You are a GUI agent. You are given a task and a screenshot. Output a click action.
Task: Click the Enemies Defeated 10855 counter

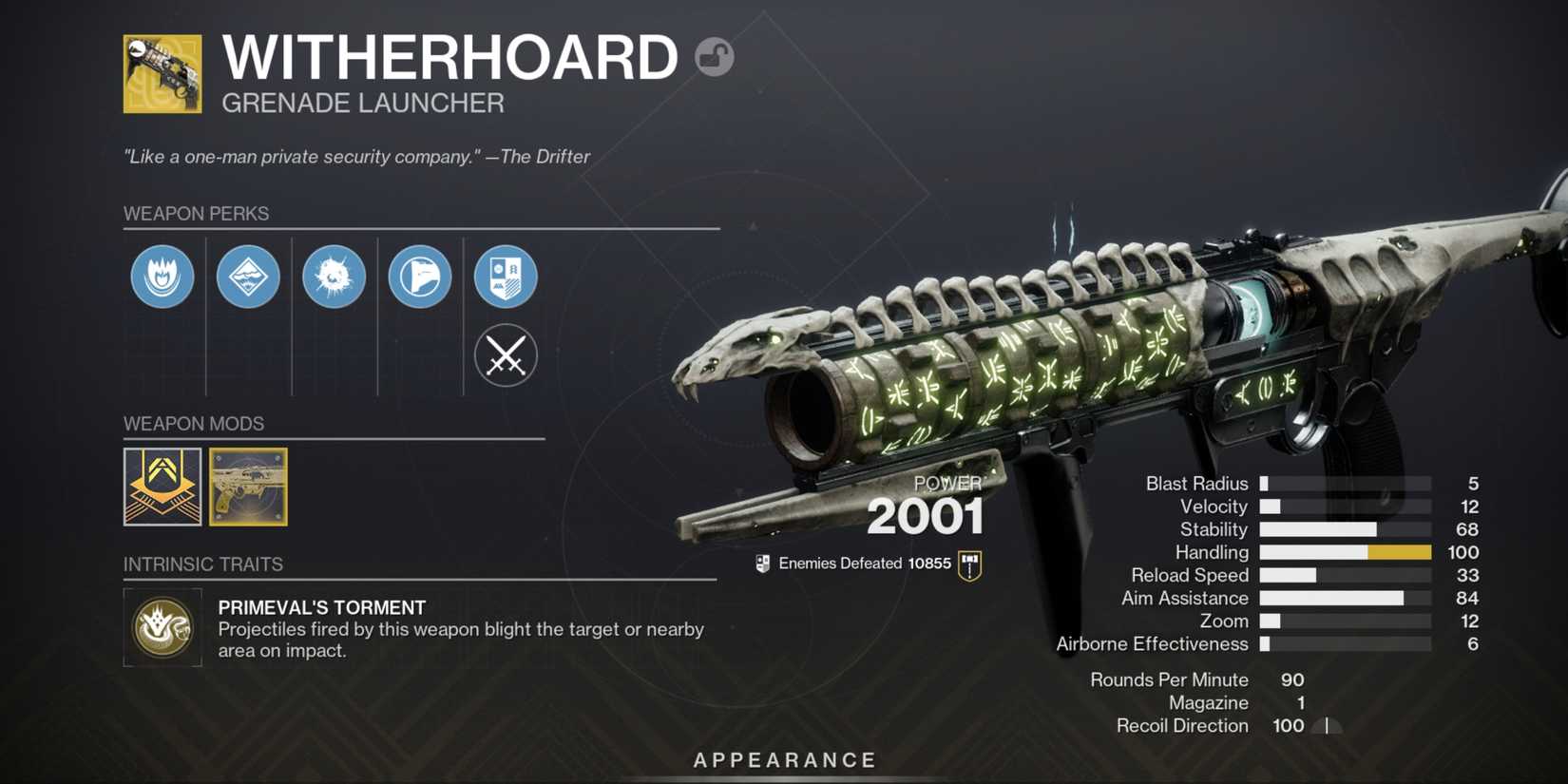[863, 563]
